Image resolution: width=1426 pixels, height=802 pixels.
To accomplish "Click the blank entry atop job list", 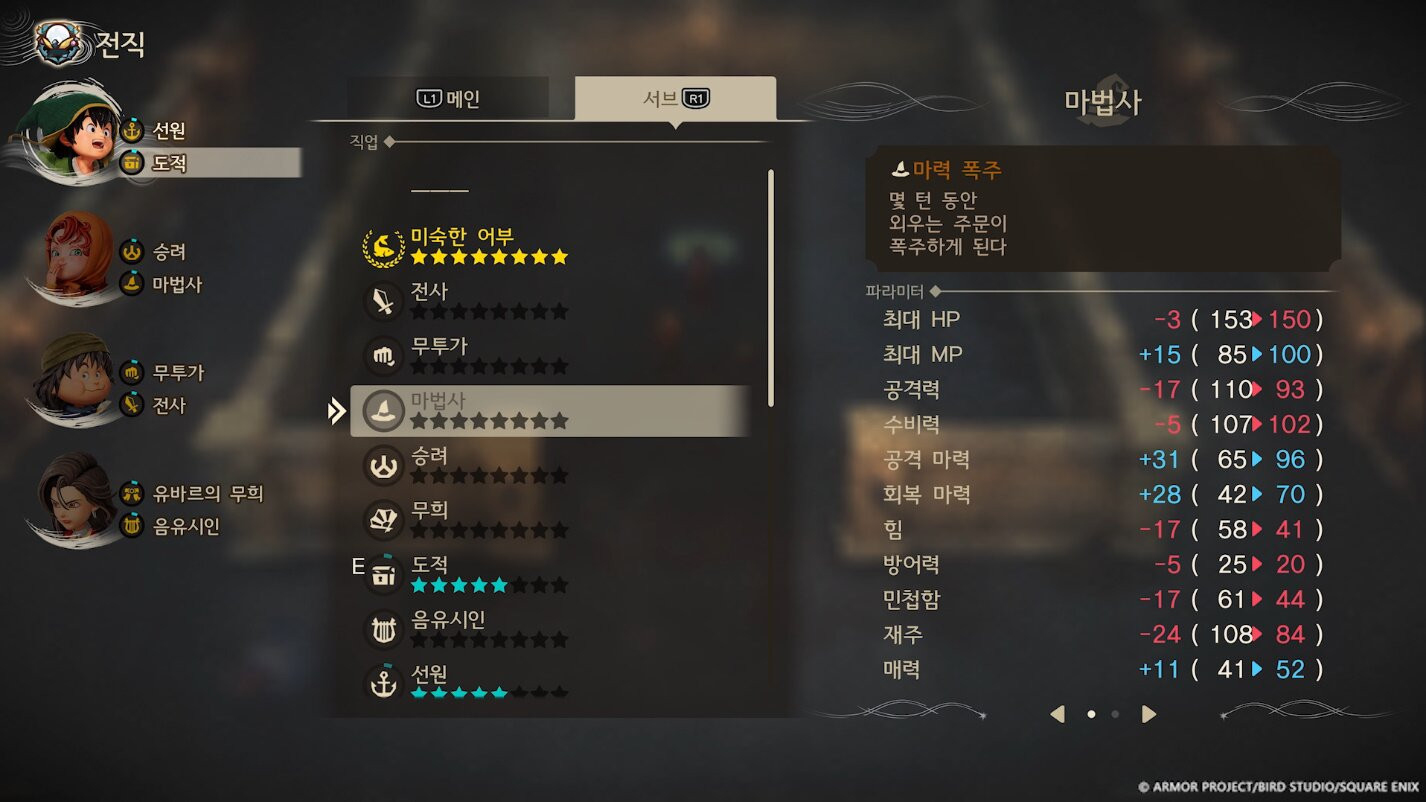I will click(440, 191).
